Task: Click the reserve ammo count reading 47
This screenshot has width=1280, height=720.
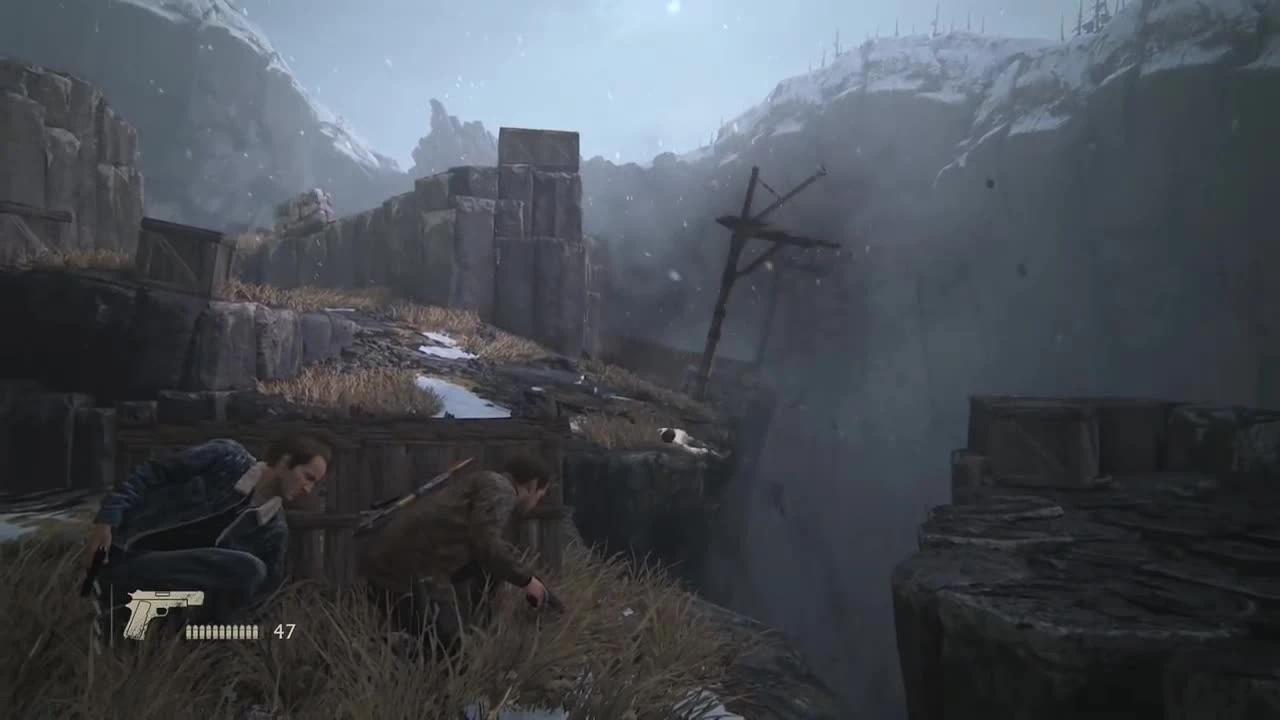Action: (x=285, y=631)
